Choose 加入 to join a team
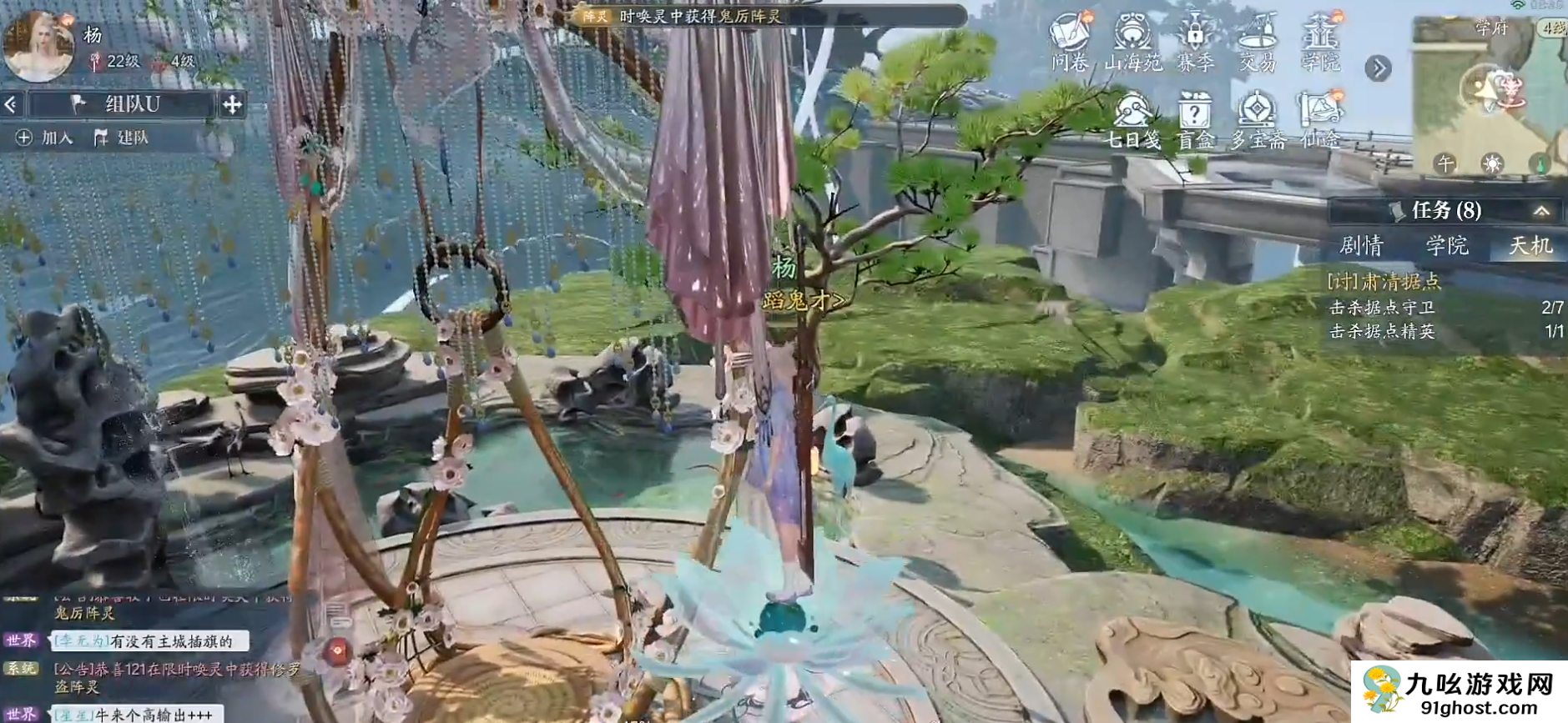1568x723 pixels. tap(47, 138)
